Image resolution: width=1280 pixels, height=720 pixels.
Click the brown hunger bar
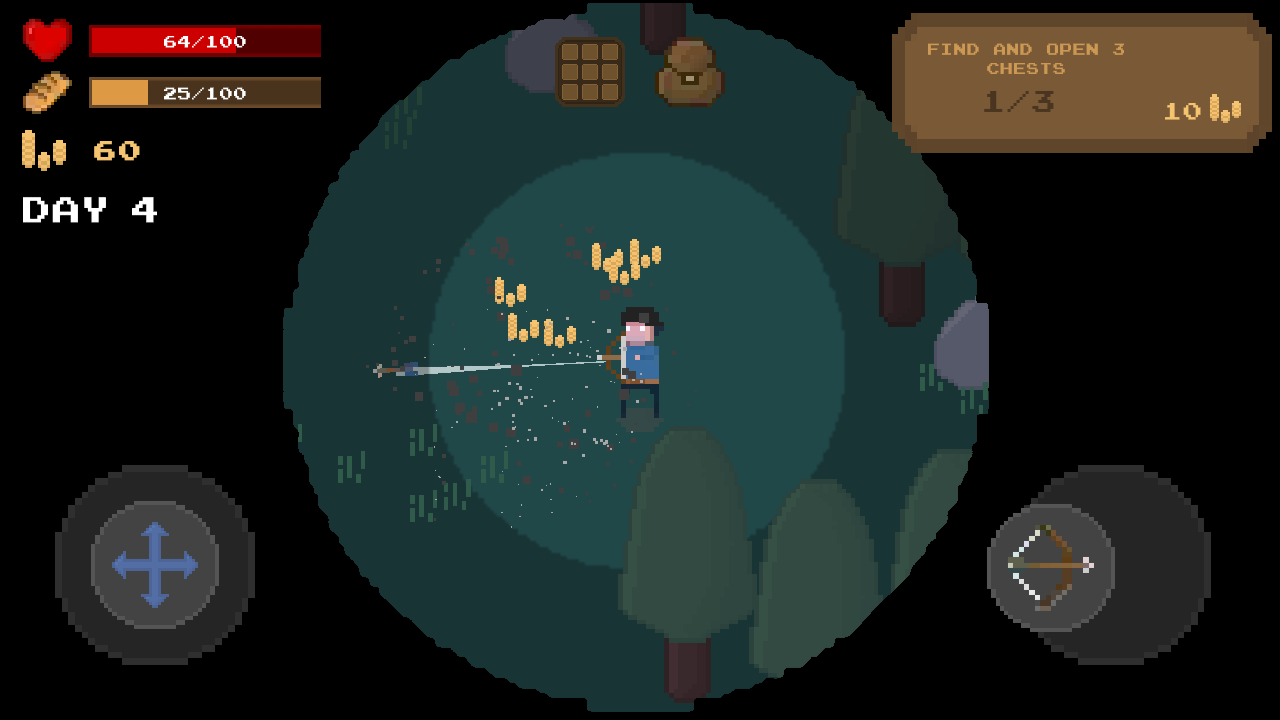205,92
